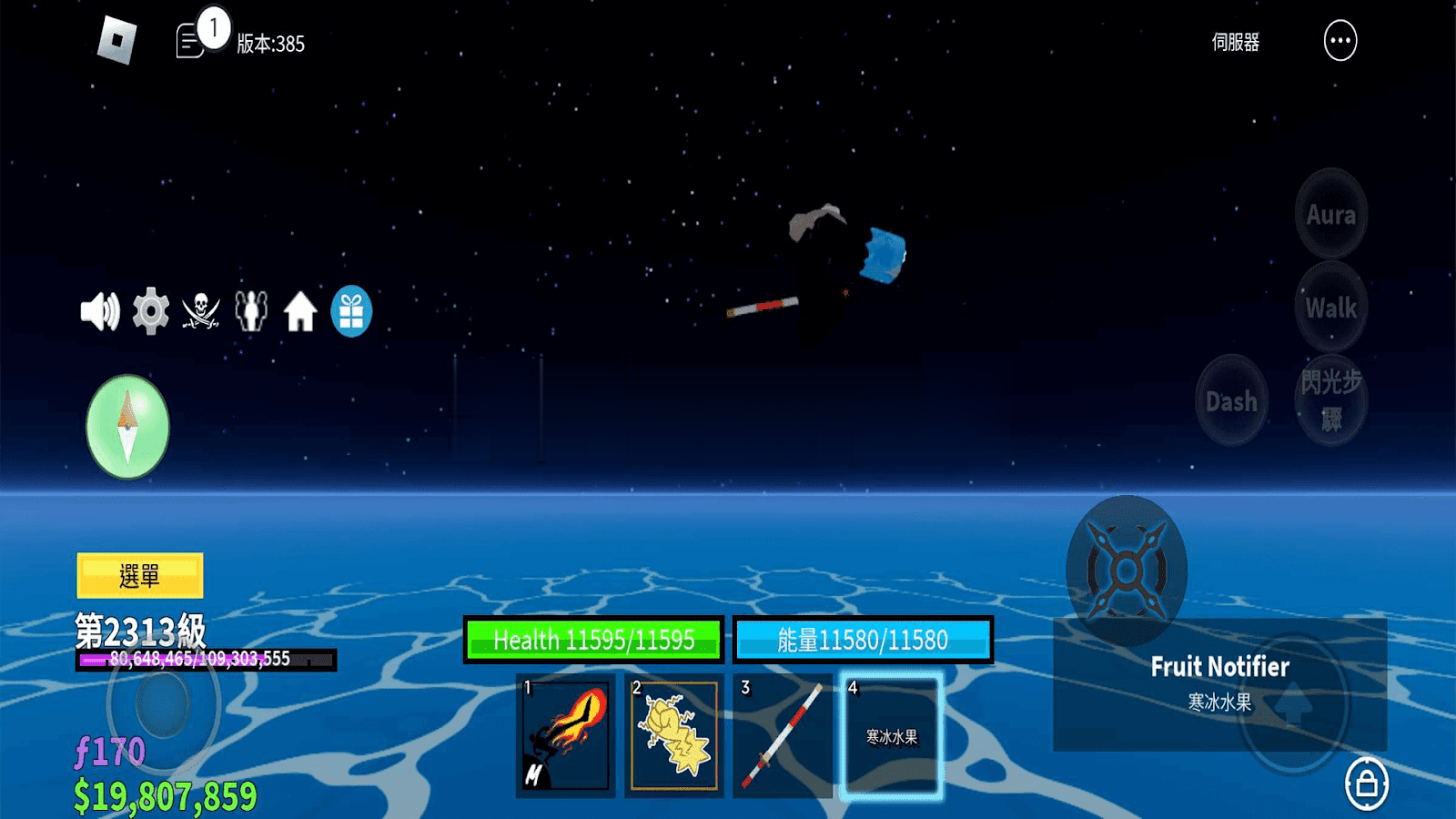Open the blue gift box rewards
Screen dimensions: 1456x819
pyautogui.click(x=351, y=312)
